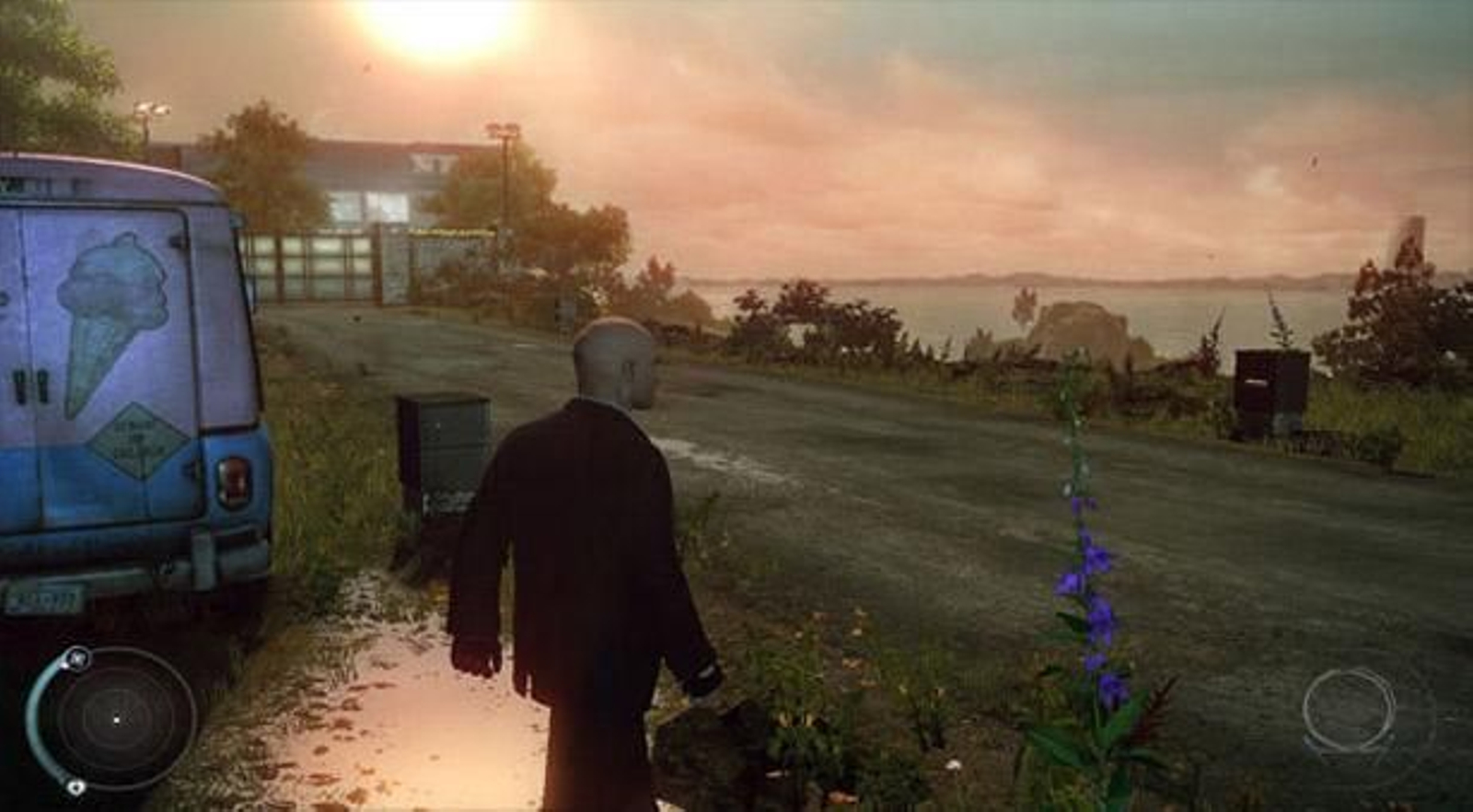Click the small round icon atop the minimap arc
This screenshot has width=1473, height=812.
pyautogui.click(x=77, y=657)
